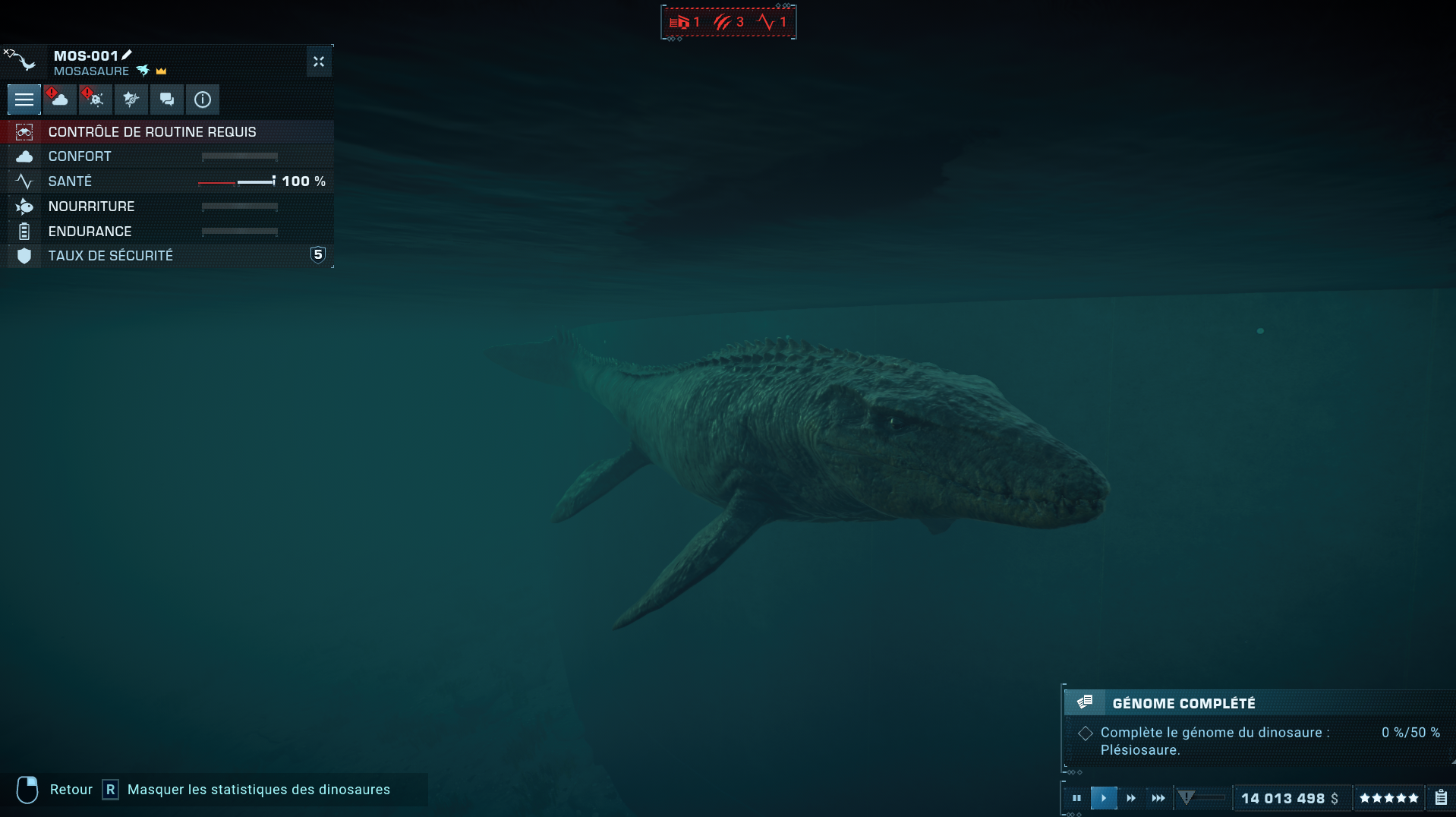Click the 14 013 498 $ balance display
This screenshot has width=1456, height=817.
click(1289, 798)
